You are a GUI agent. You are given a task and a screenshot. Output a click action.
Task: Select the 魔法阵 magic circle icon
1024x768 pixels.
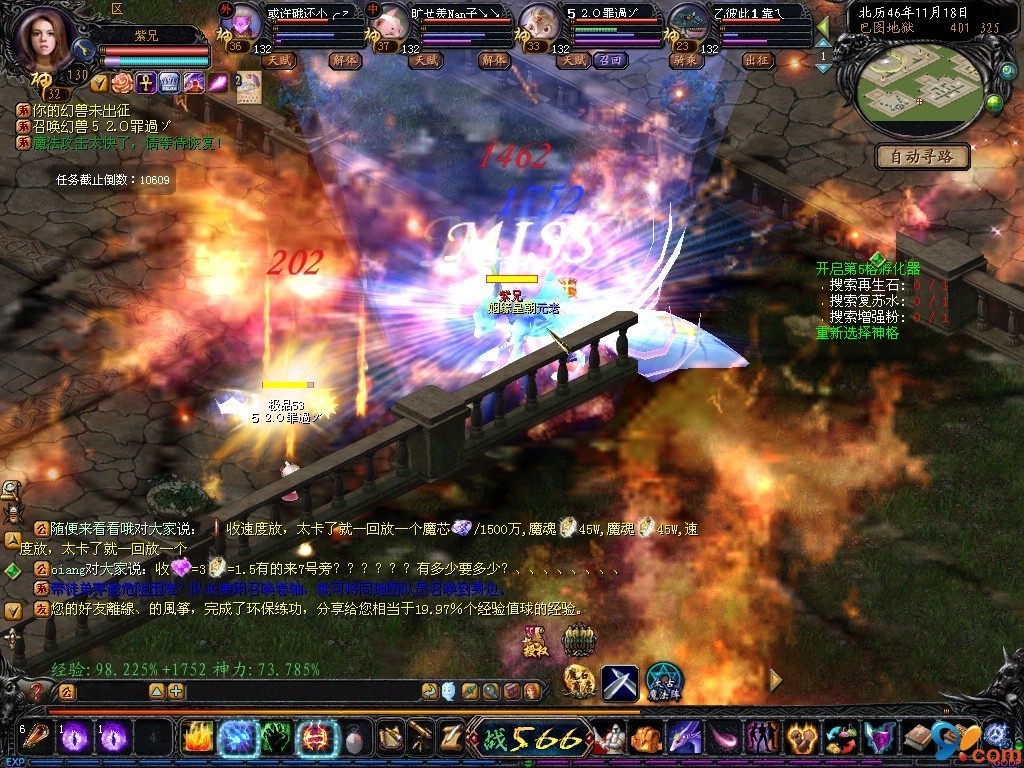coord(663,681)
